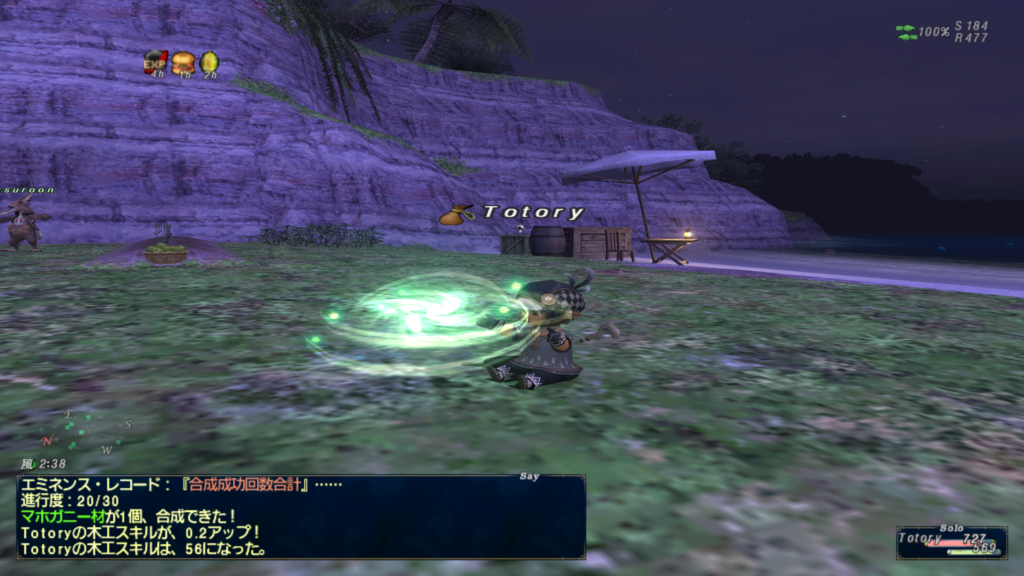
Task: Click the green connection status arrows icon
Action: click(906, 32)
